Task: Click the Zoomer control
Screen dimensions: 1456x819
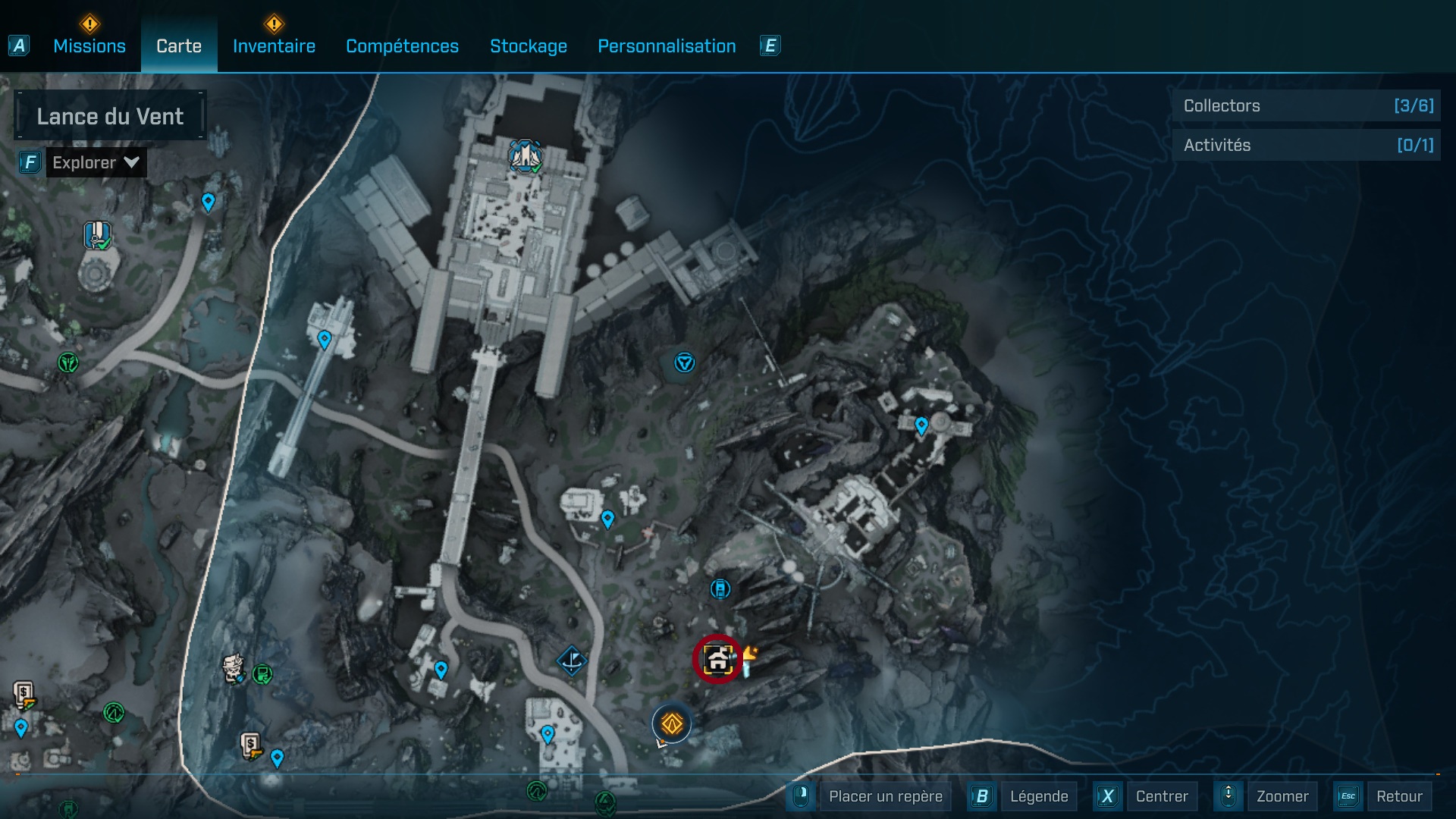Action: pos(1282,796)
